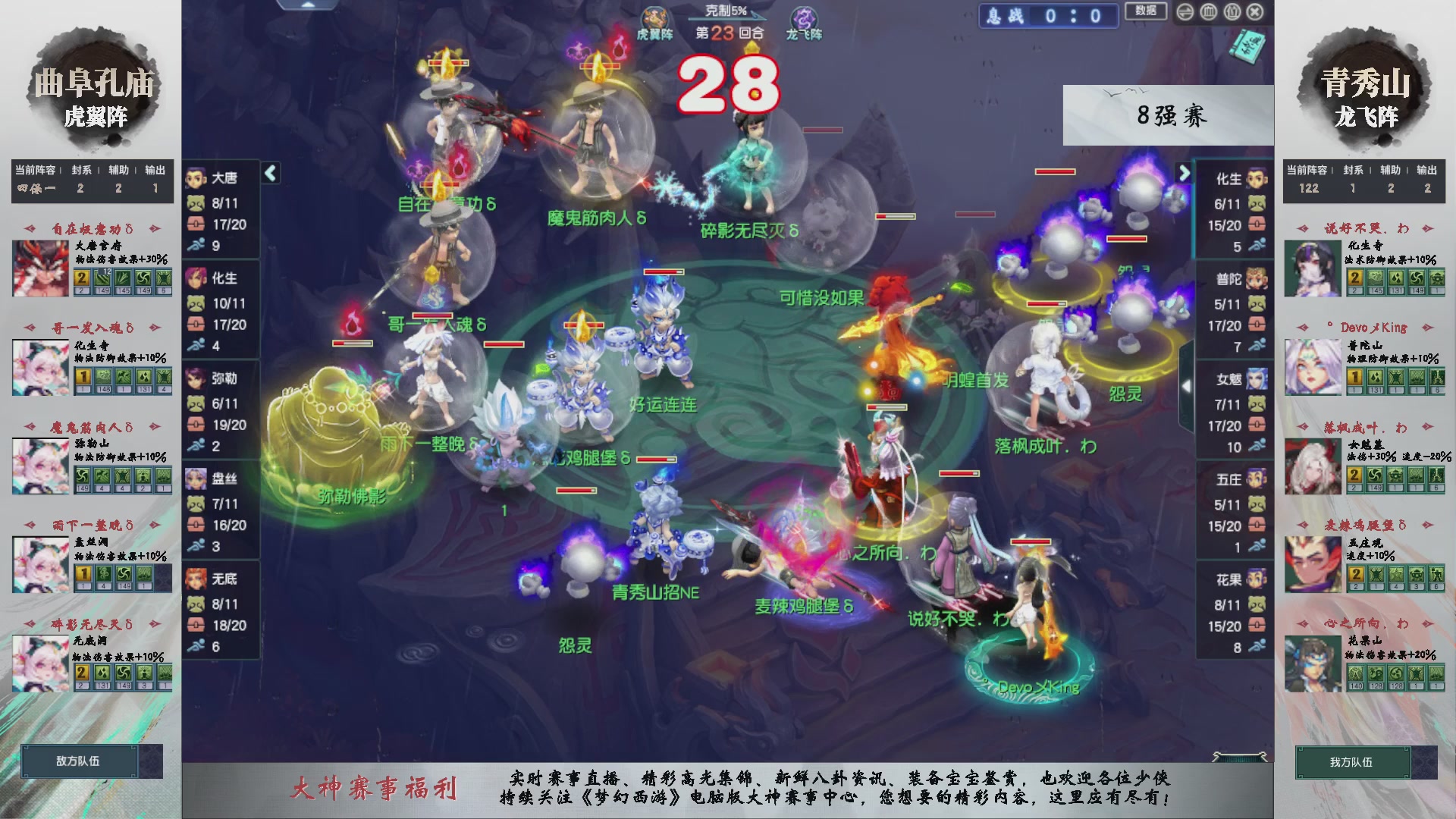
Task: Collapse the left roster using its arrow
Action: point(269,173)
